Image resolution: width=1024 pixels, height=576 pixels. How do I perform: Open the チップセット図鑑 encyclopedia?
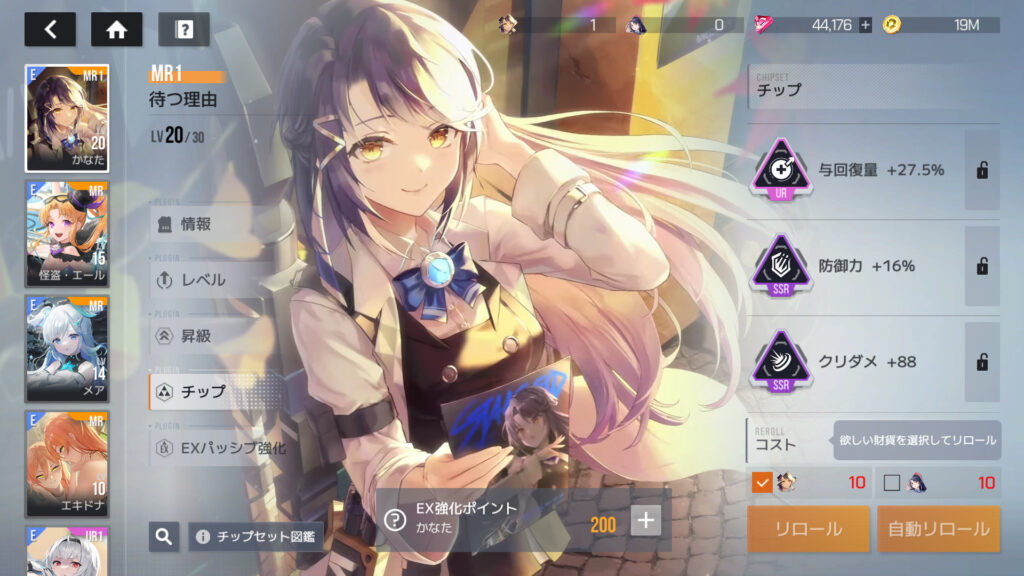click(x=255, y=537)
